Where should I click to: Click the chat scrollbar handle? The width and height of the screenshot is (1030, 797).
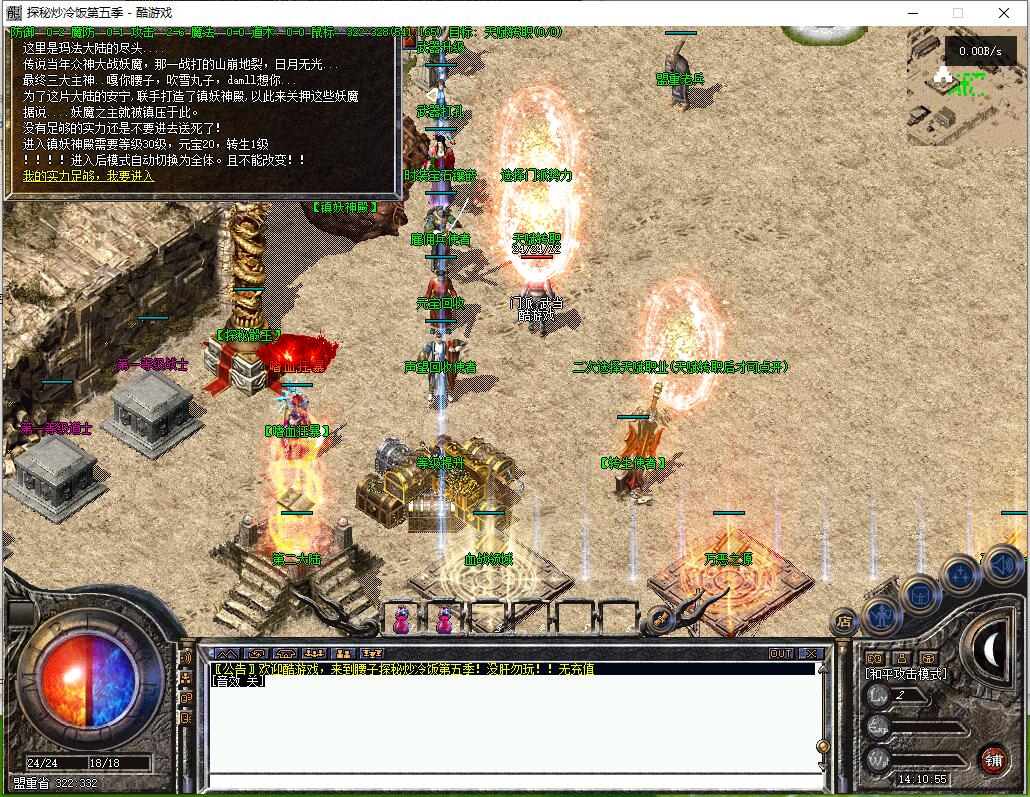point(822,746)
